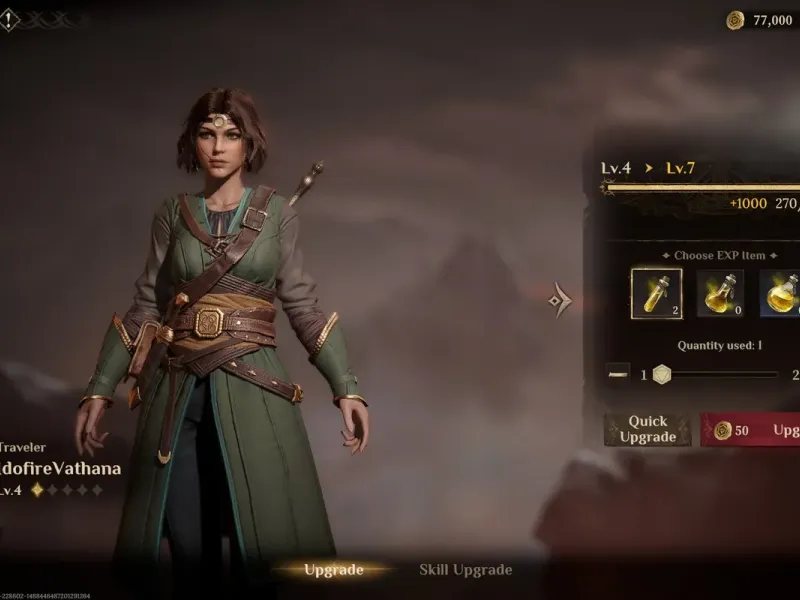Screen dimensions: 800x600
Task: Select the small yellow vial EXP item
Action: coord(656,294)
